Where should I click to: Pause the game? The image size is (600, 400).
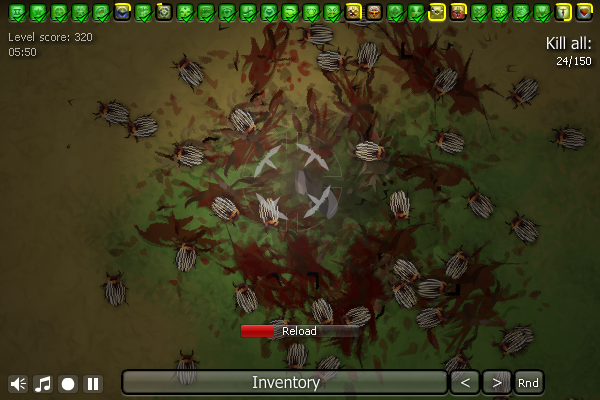(x=93, y=383)
